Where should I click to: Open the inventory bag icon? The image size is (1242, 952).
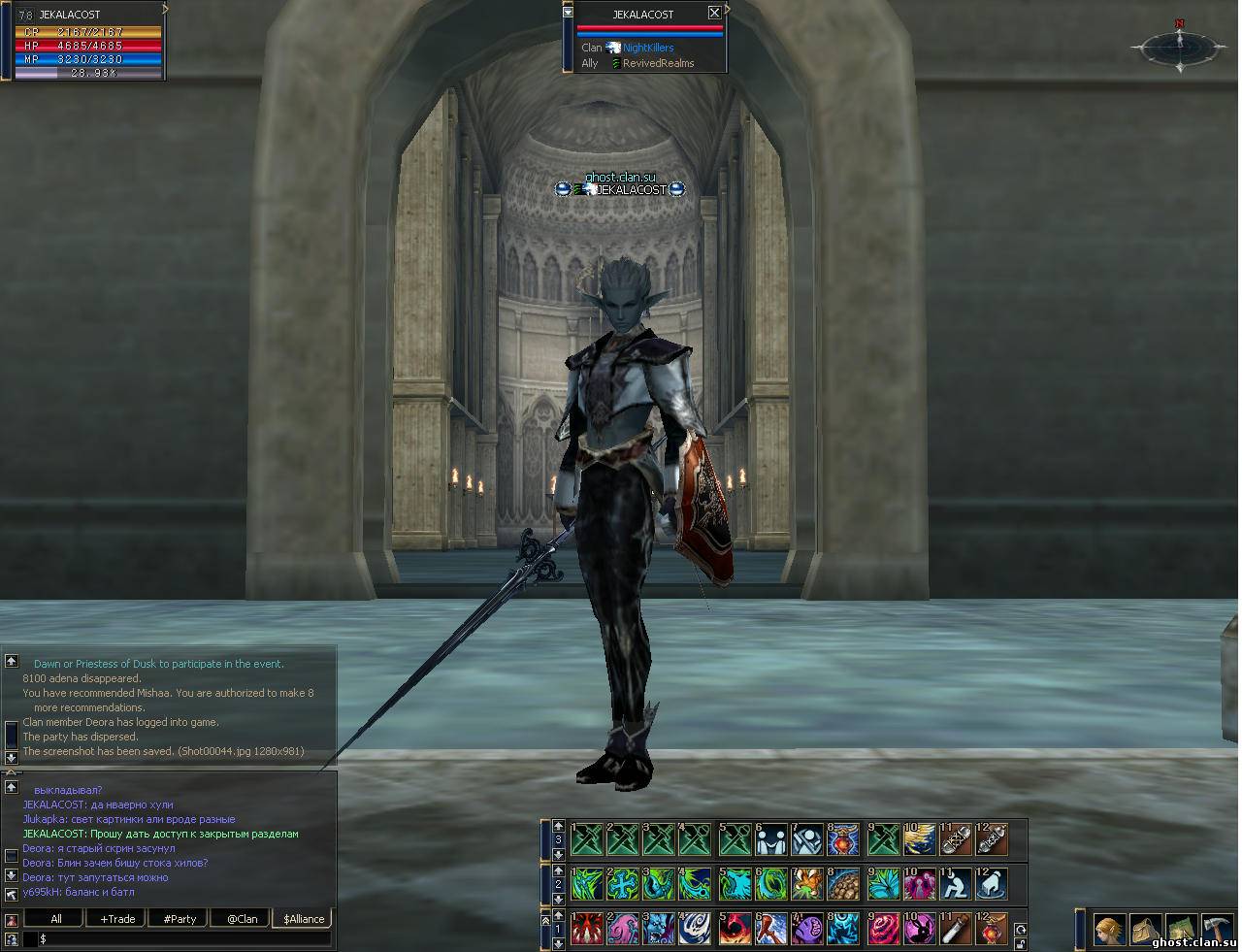[x=1145, y=930]
